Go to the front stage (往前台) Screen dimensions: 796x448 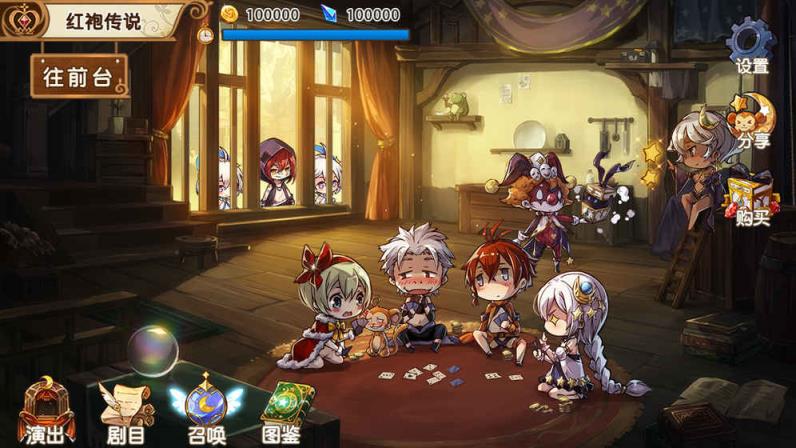pos(79,76)
